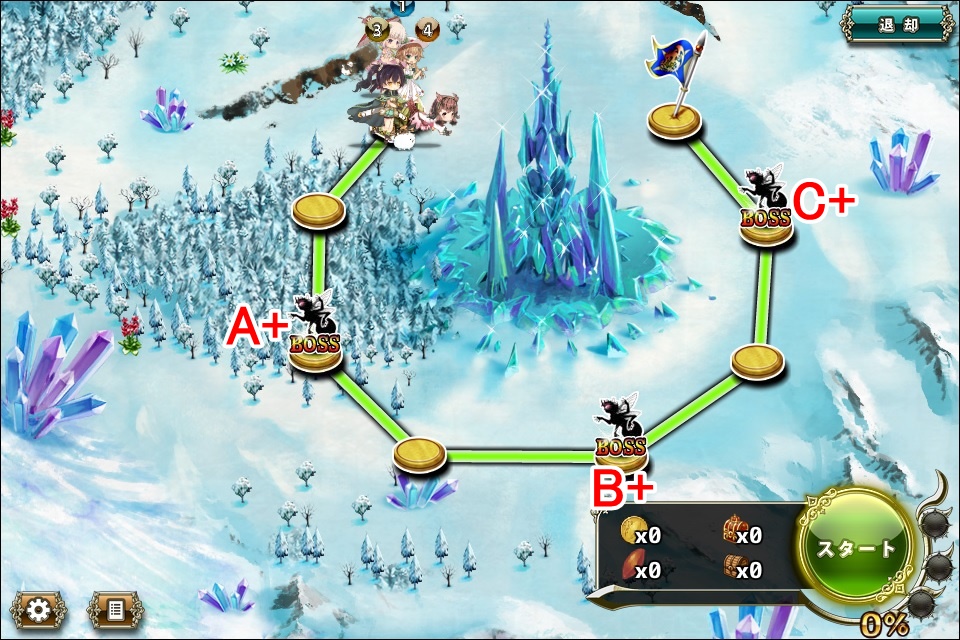Image resolution: width=960 pixels, height=640 pixels.
Task: Open the gear settings menu
Action: [x=39, y=609]
